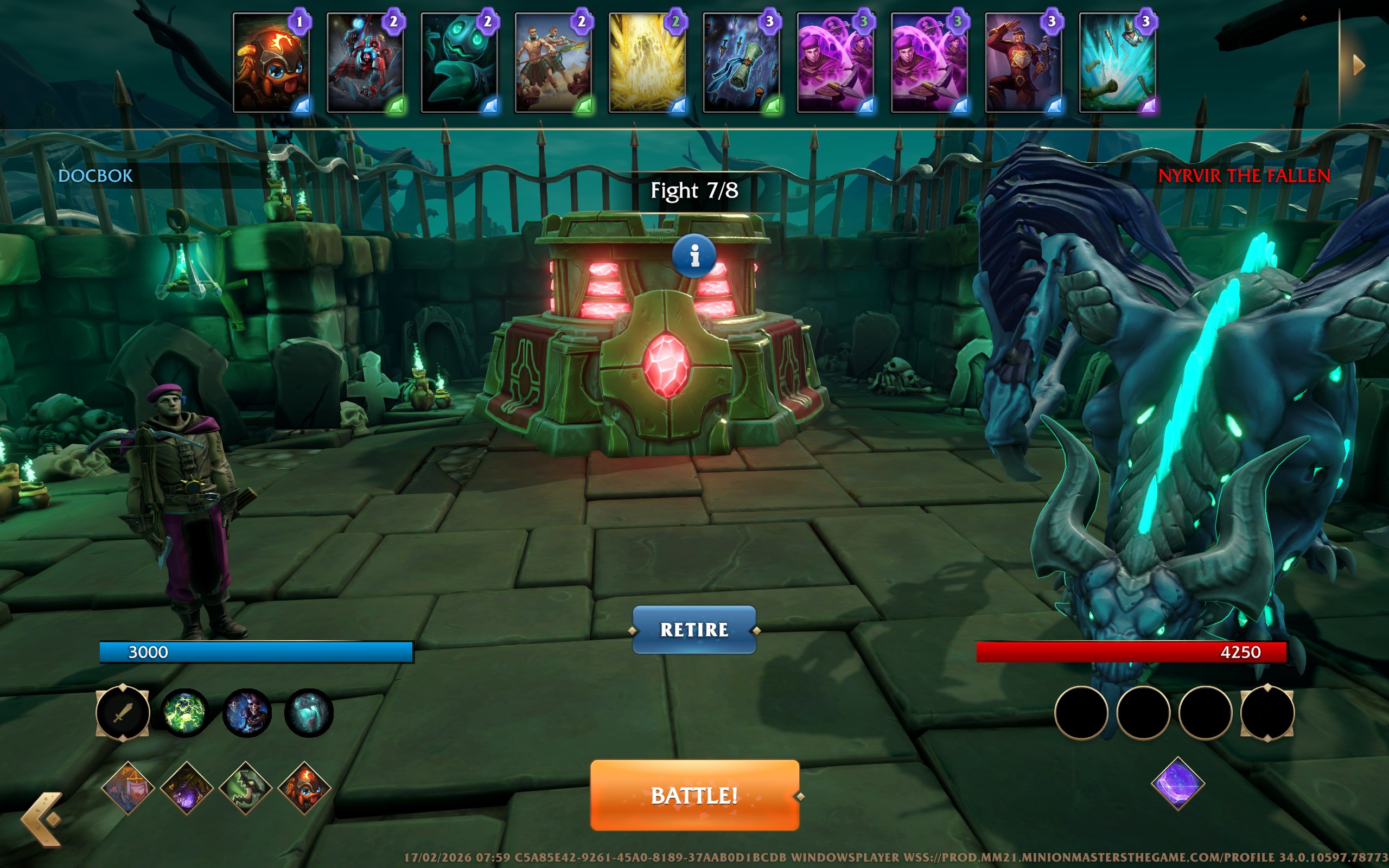Open the blue info bubble above the chest

click(694, 256)
